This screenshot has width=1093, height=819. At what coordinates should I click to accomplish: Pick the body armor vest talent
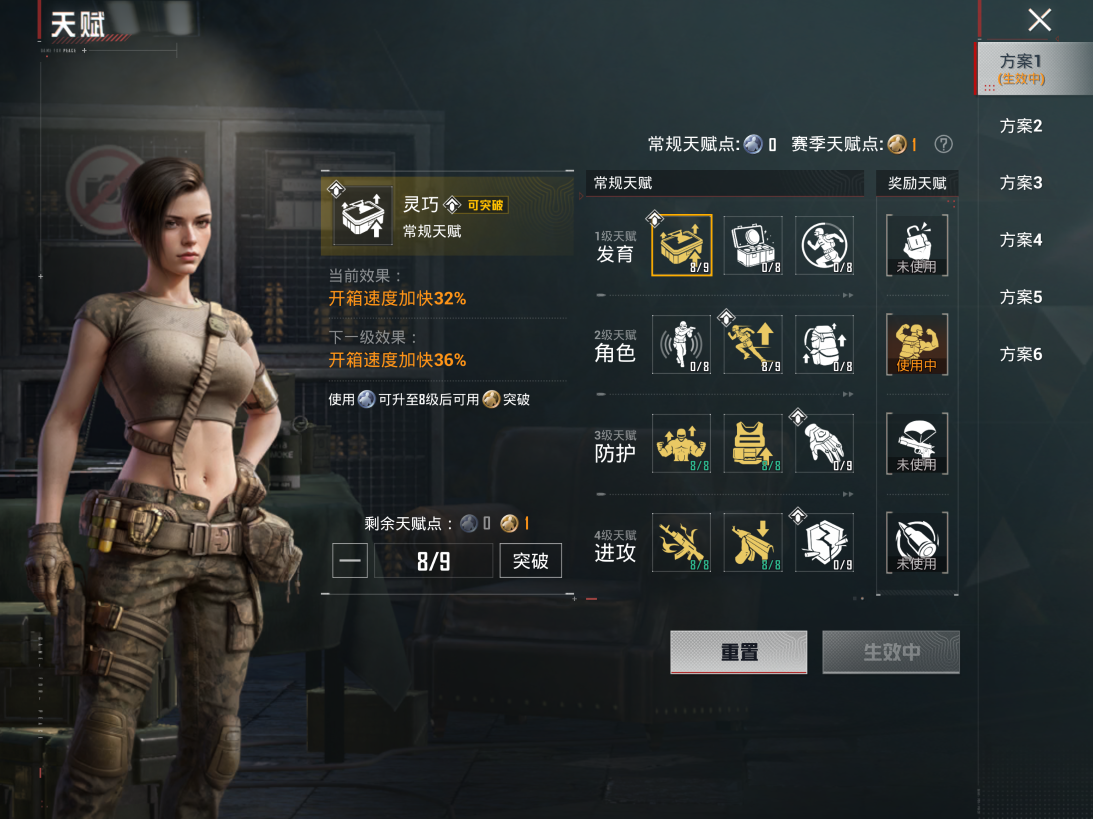click(753, 444)
